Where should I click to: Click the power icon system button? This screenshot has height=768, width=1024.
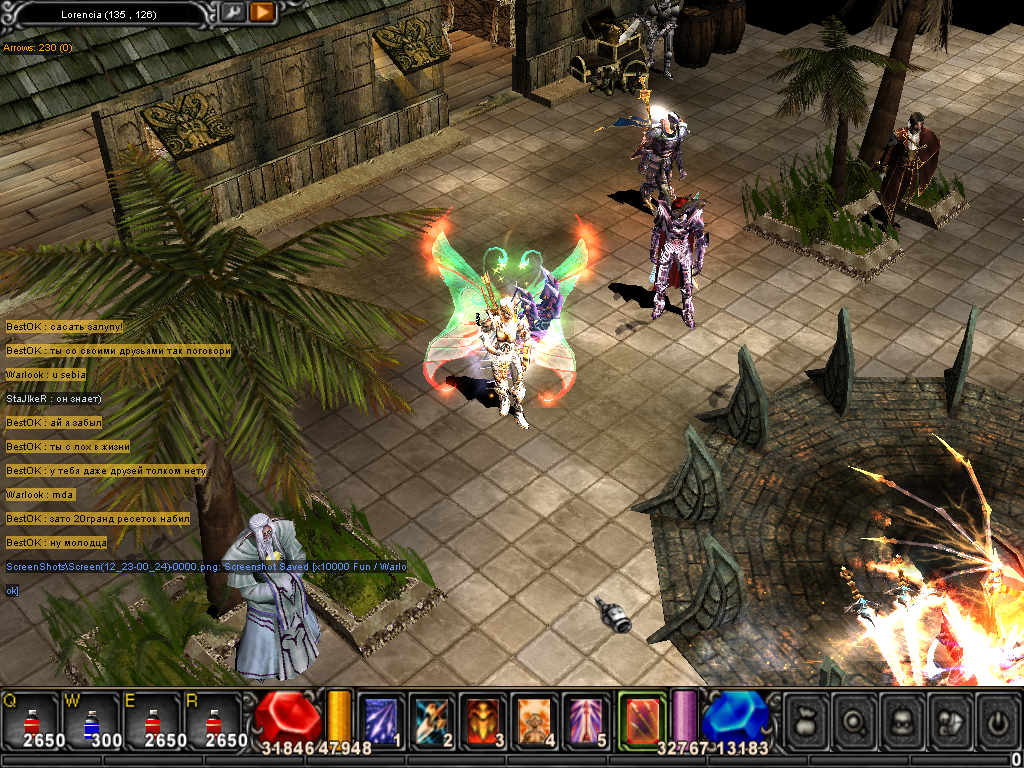click(998, 720)
